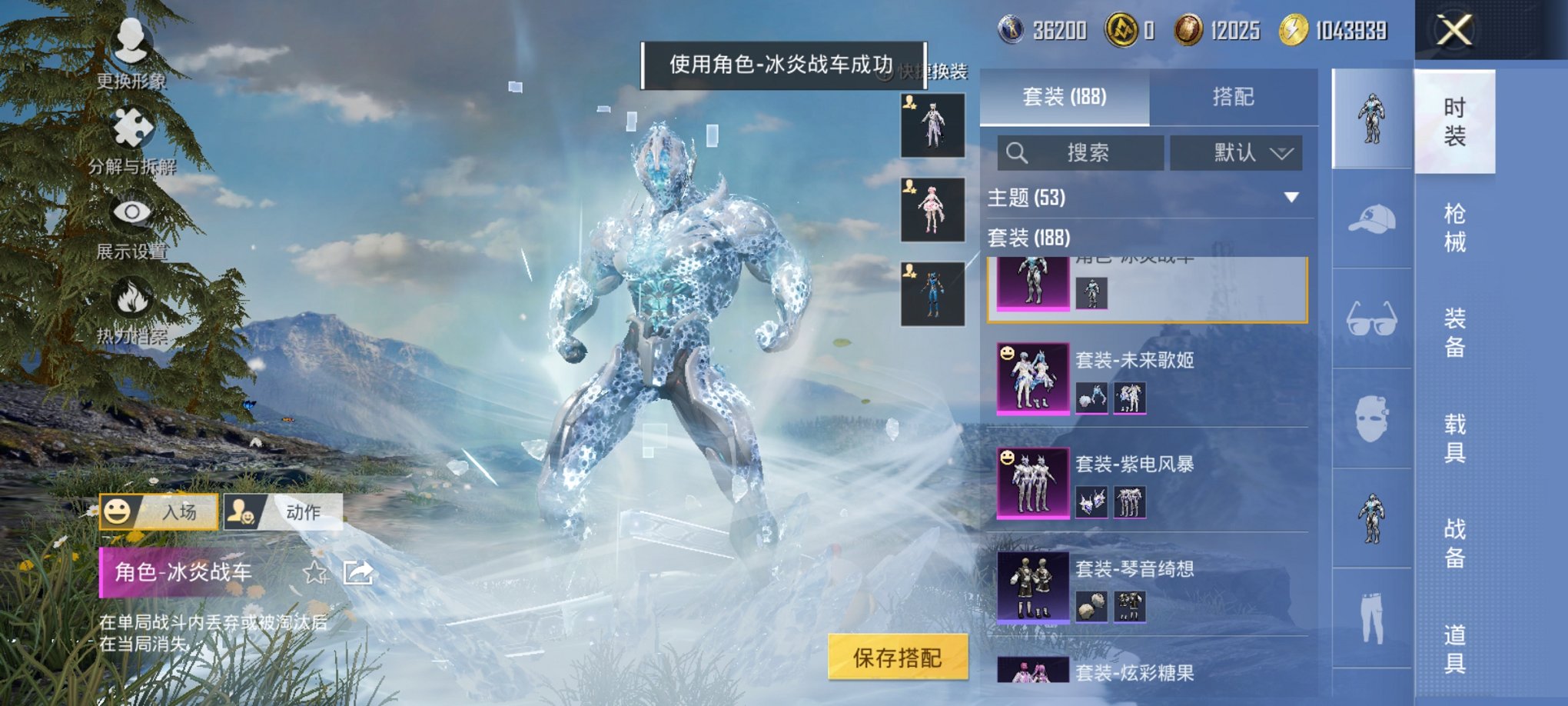
Task: Select the 分解与拆解 dismantle tool
Action: coord(131,138)
